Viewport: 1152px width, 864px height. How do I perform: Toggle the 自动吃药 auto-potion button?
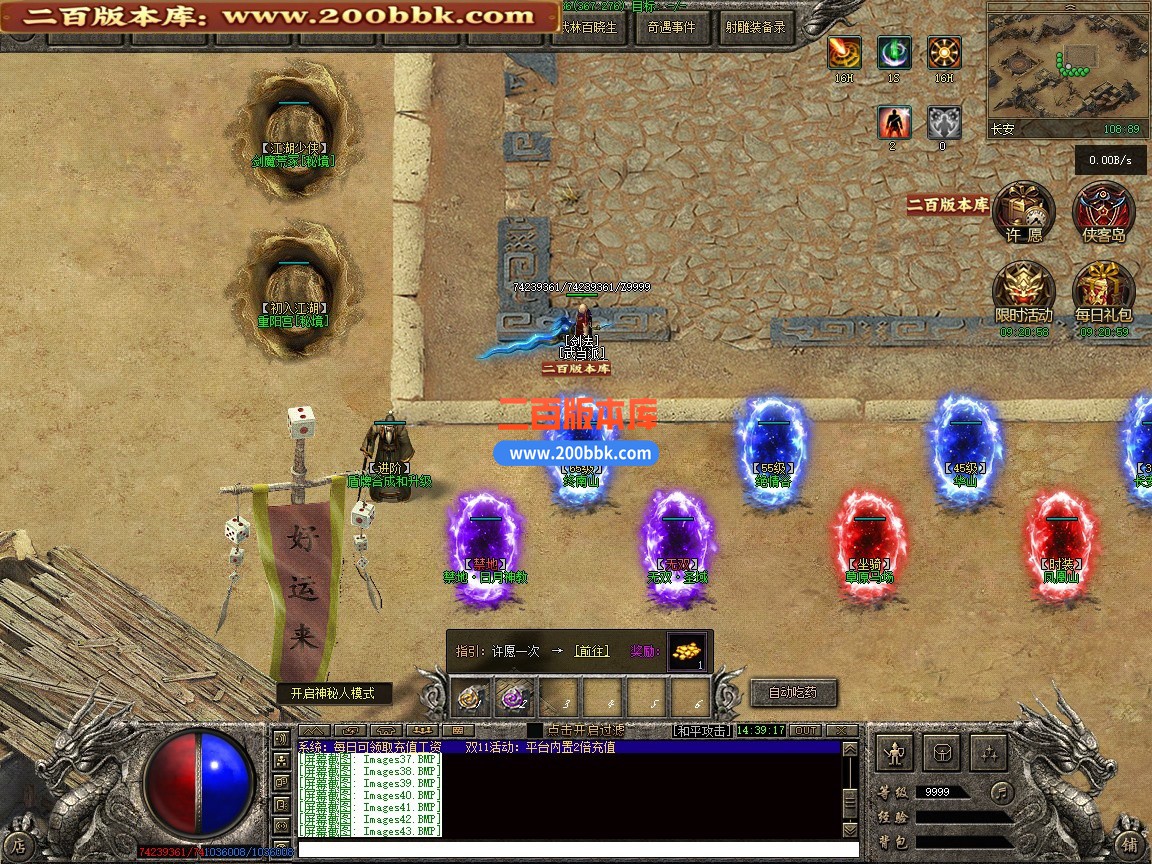(792, 692)
